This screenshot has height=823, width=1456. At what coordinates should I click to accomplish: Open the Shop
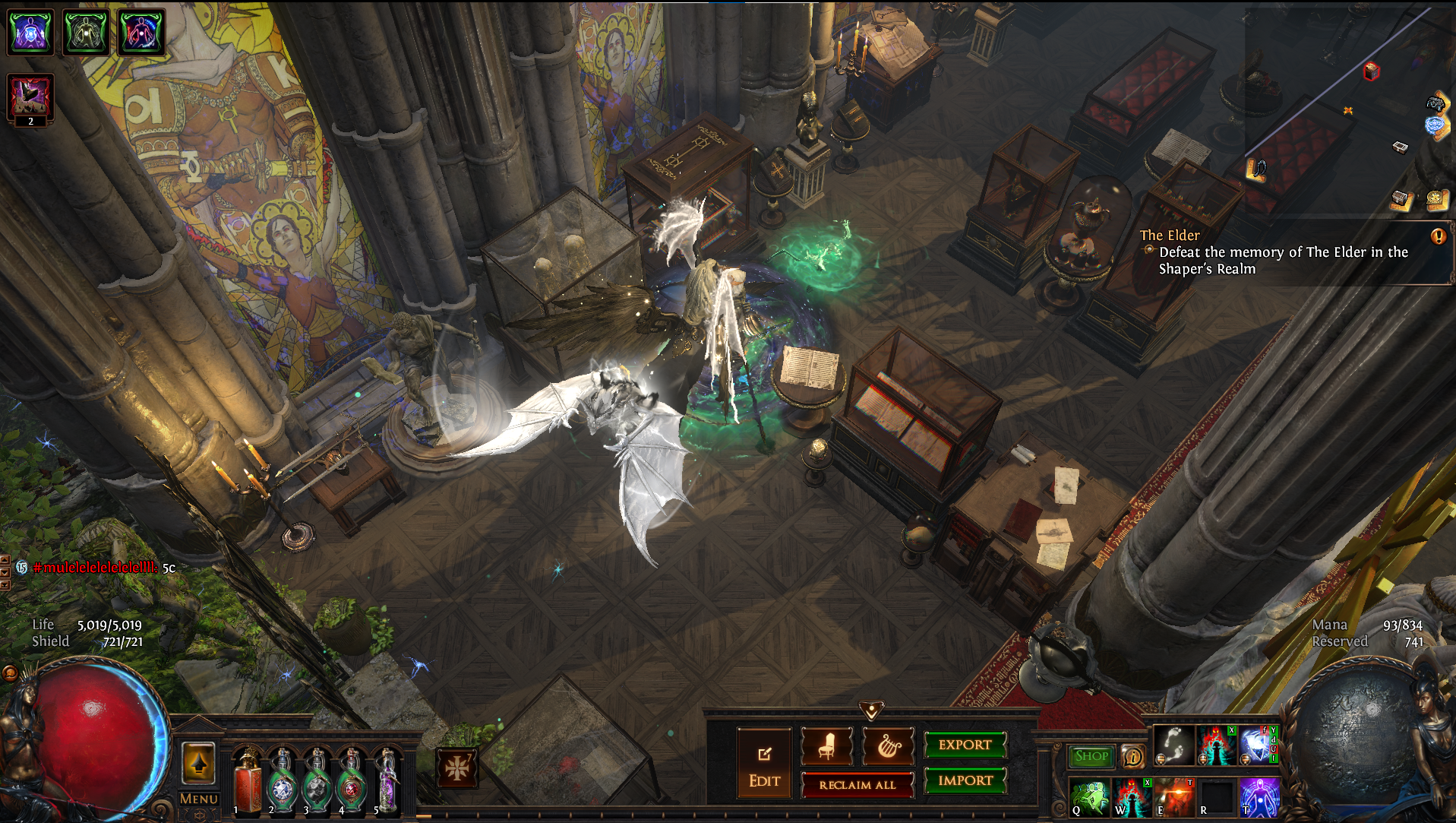pos(1091,756)
